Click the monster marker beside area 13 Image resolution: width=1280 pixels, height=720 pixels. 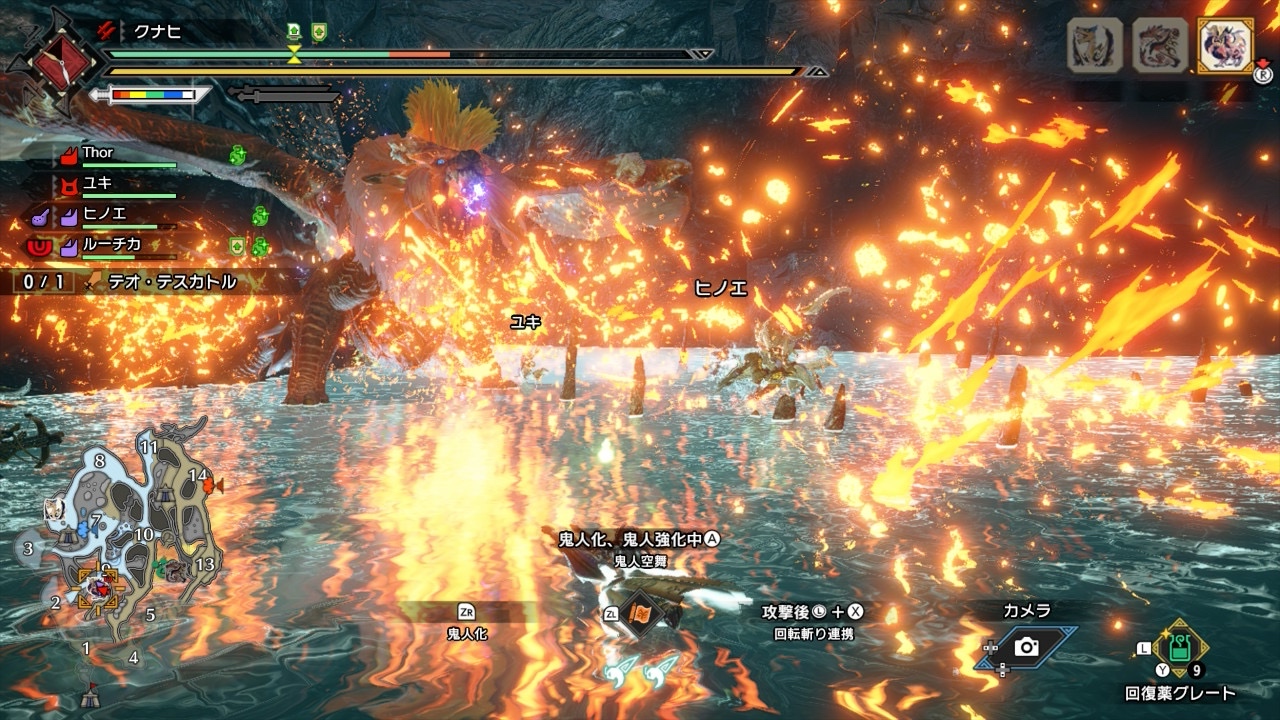(177, 570)
